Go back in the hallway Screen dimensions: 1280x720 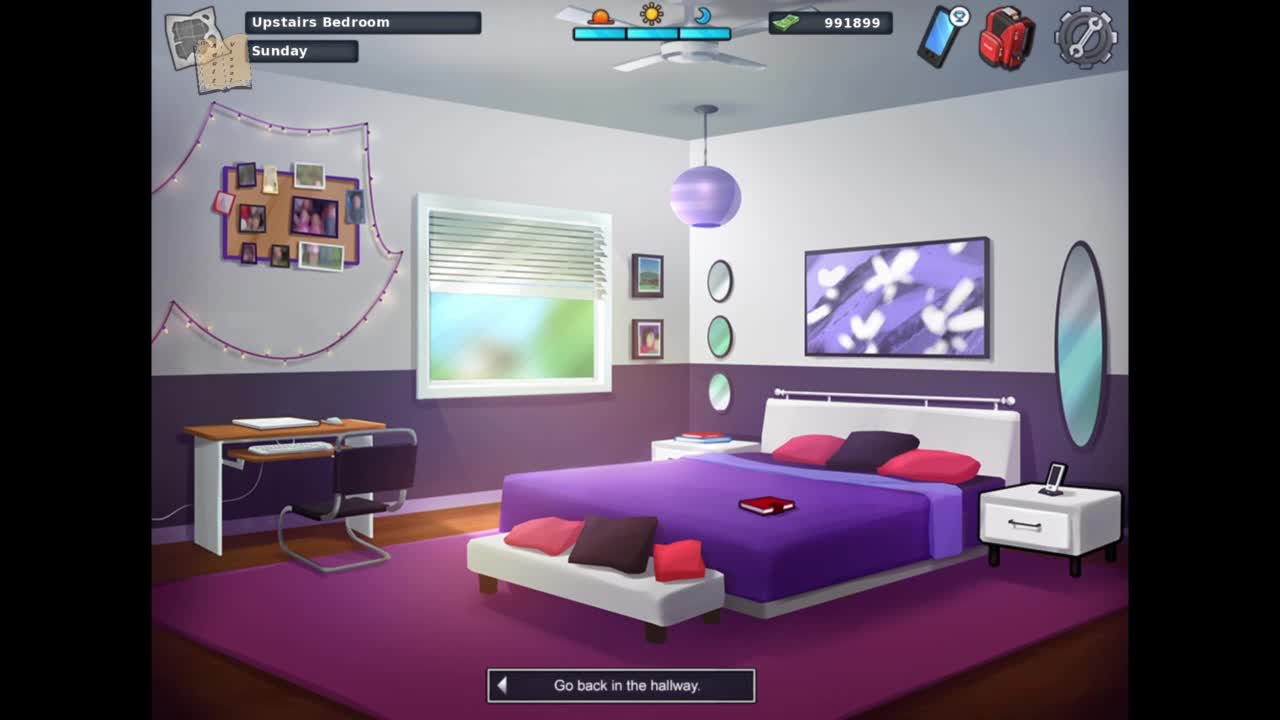coord(621,686)
